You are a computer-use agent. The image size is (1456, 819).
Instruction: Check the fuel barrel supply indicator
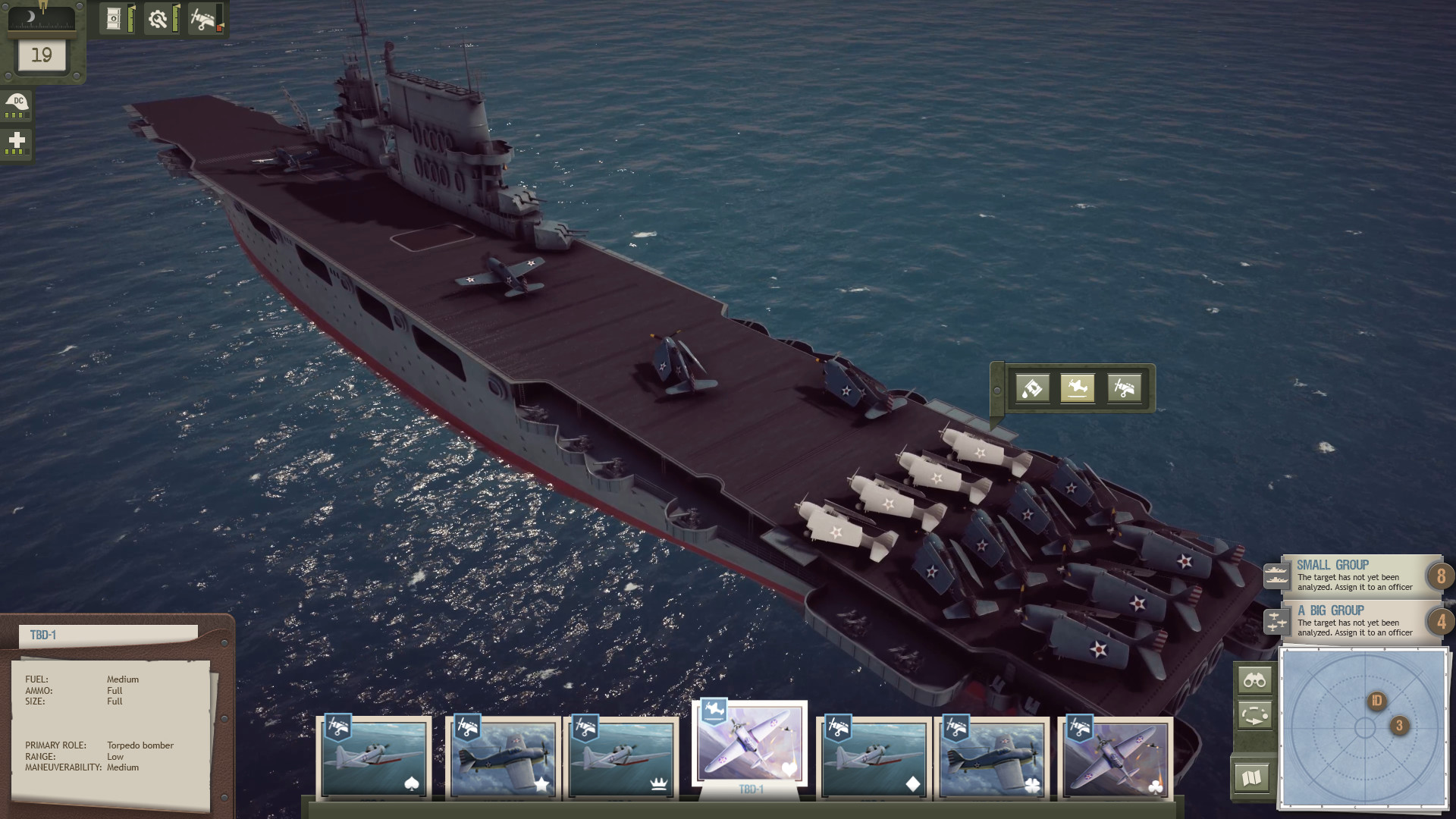pyautogui.click(x=114, y=17)
